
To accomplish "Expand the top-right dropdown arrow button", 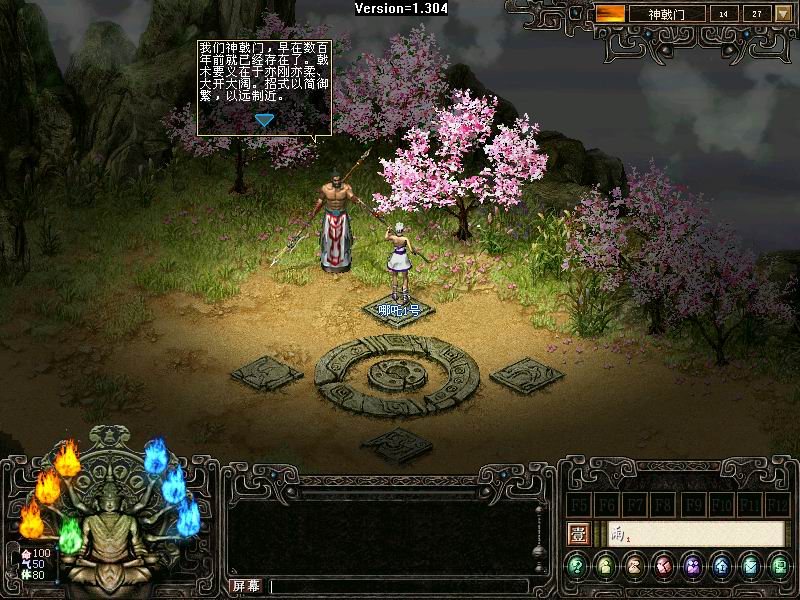I will (x=783, y=14).
